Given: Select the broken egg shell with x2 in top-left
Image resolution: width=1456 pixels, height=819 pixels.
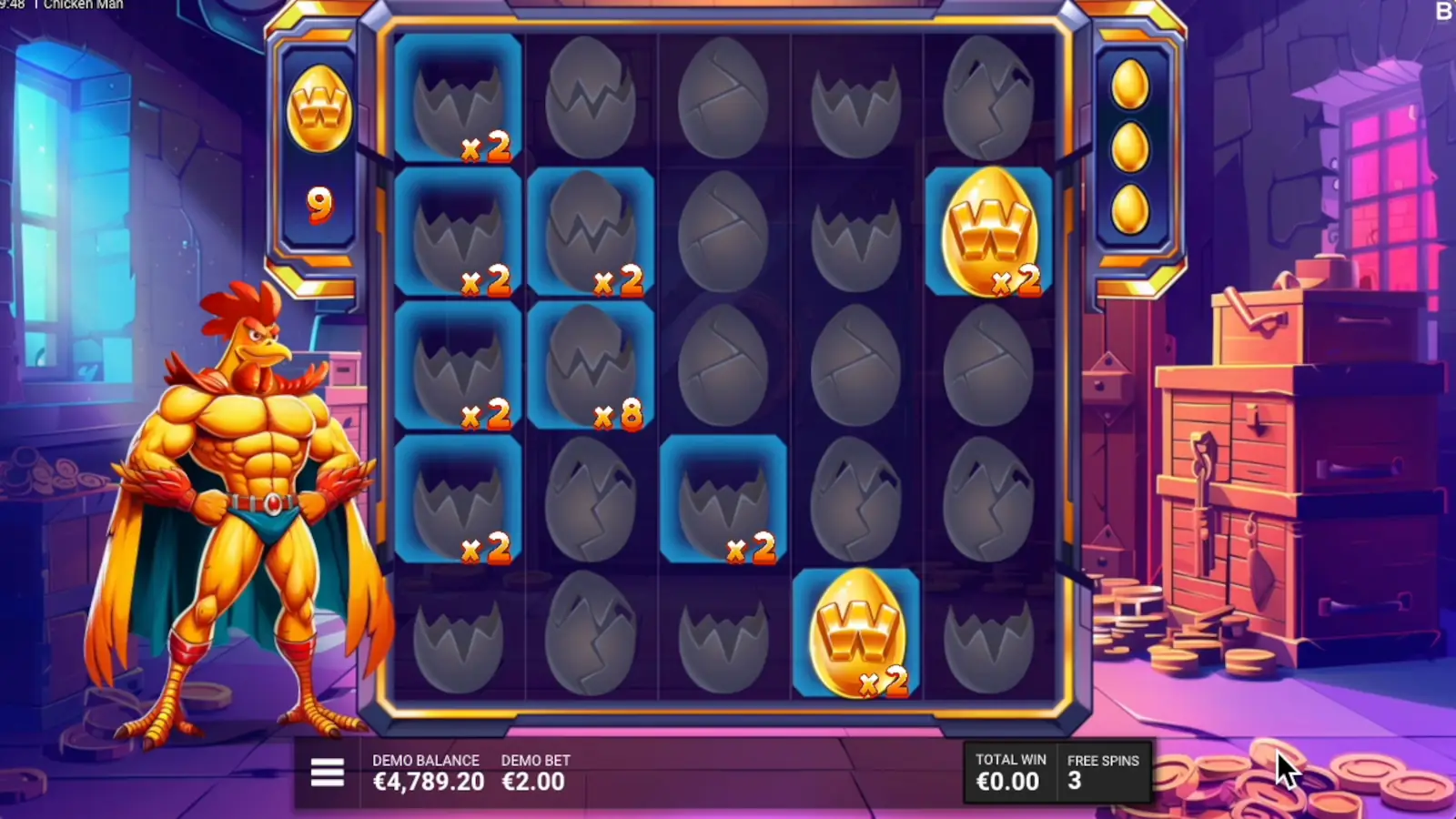Looking at the screenshot, I should (460, 96).
